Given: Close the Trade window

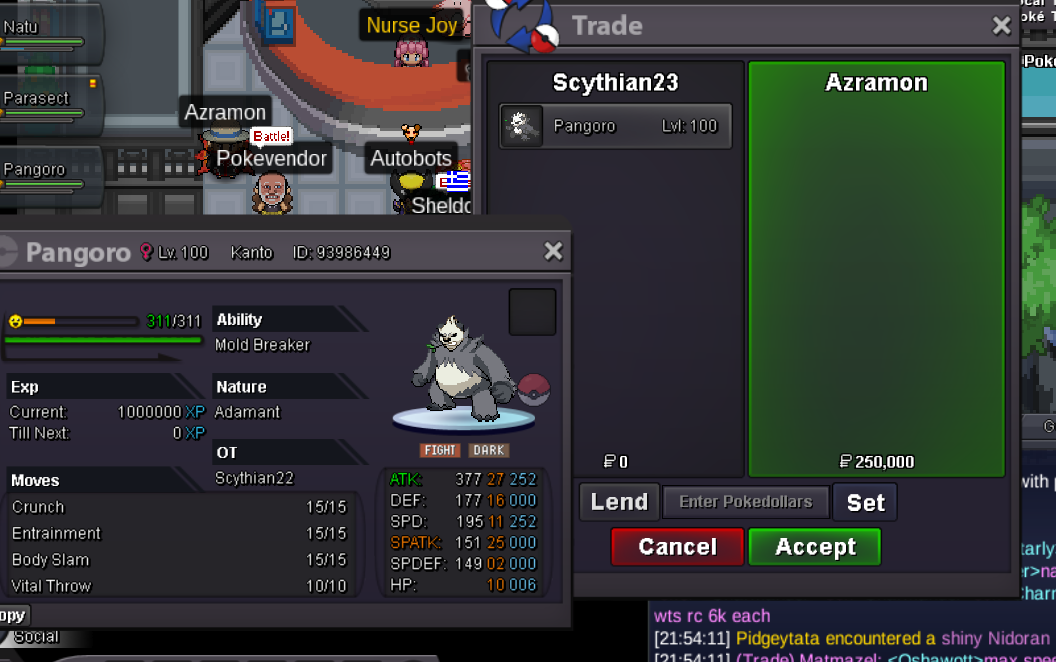Looking at the screenshot, I should coord(1001,27).
